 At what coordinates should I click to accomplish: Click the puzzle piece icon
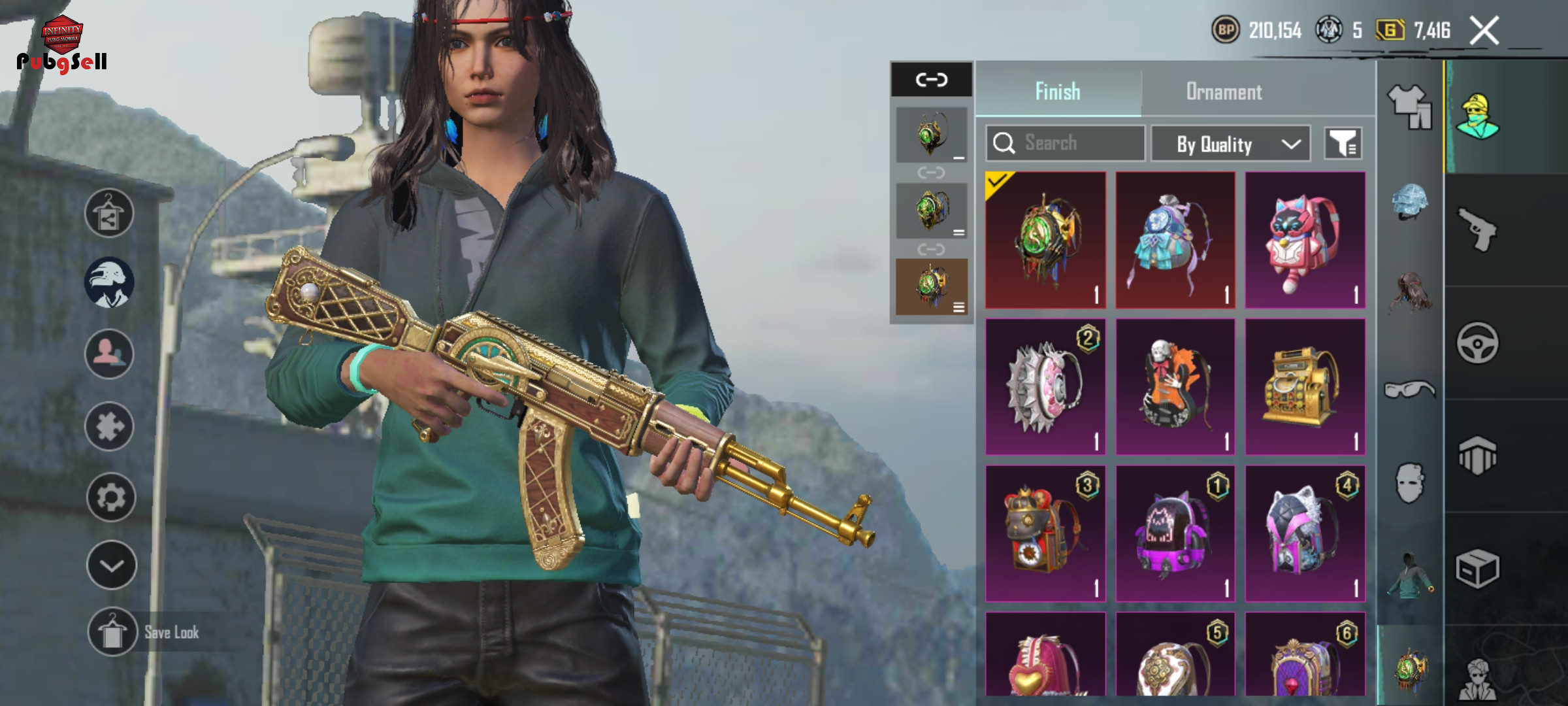tap(109, 427)
